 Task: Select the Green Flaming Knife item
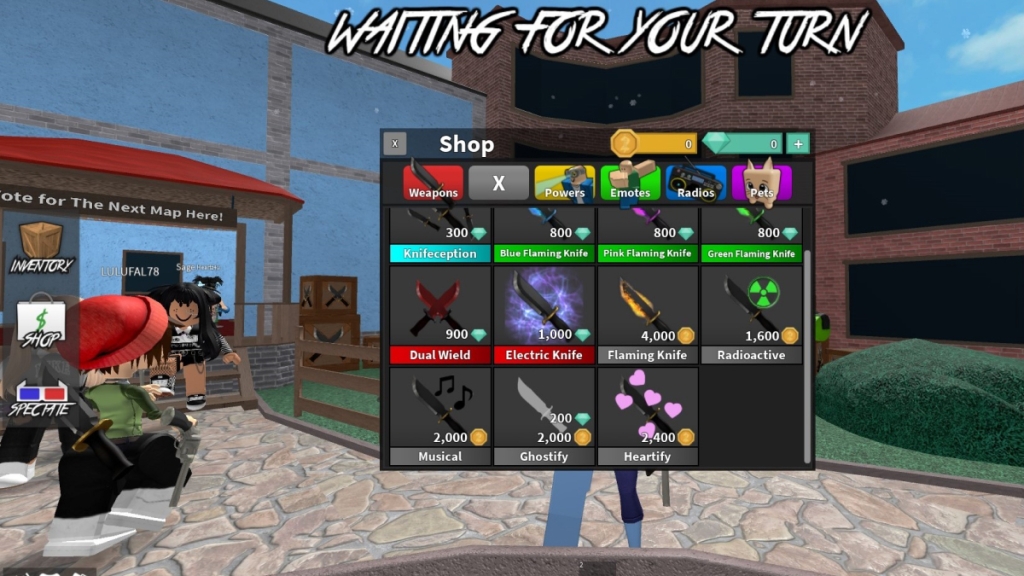tap(751, 237)
